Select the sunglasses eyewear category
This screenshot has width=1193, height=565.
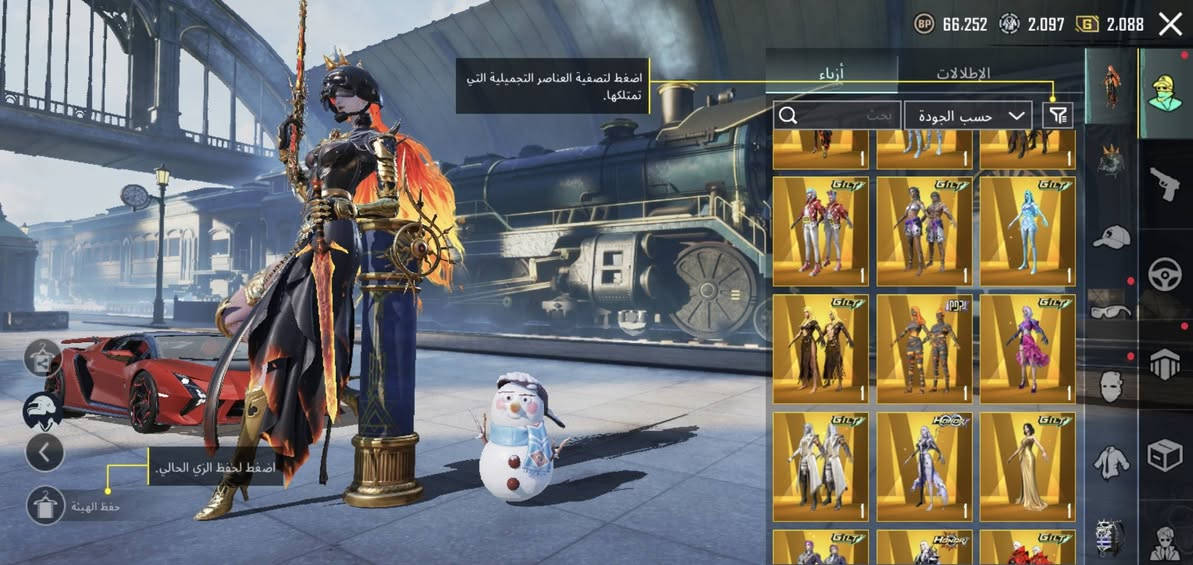[1111, 310]
